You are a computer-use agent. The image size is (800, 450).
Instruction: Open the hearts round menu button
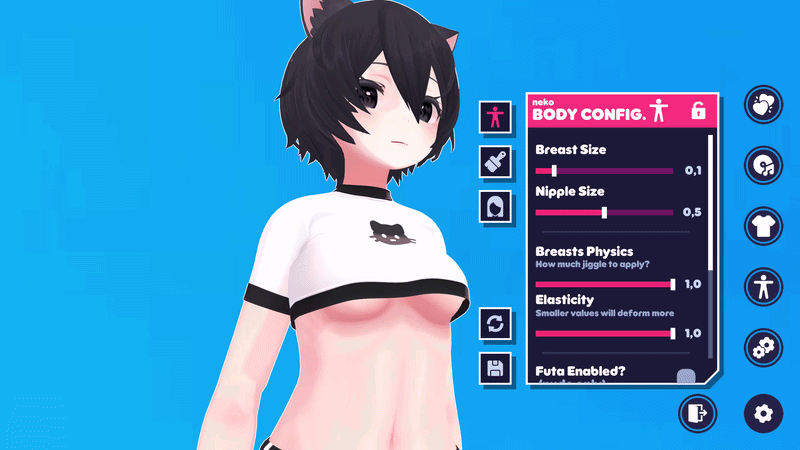(x=763, y=104)
